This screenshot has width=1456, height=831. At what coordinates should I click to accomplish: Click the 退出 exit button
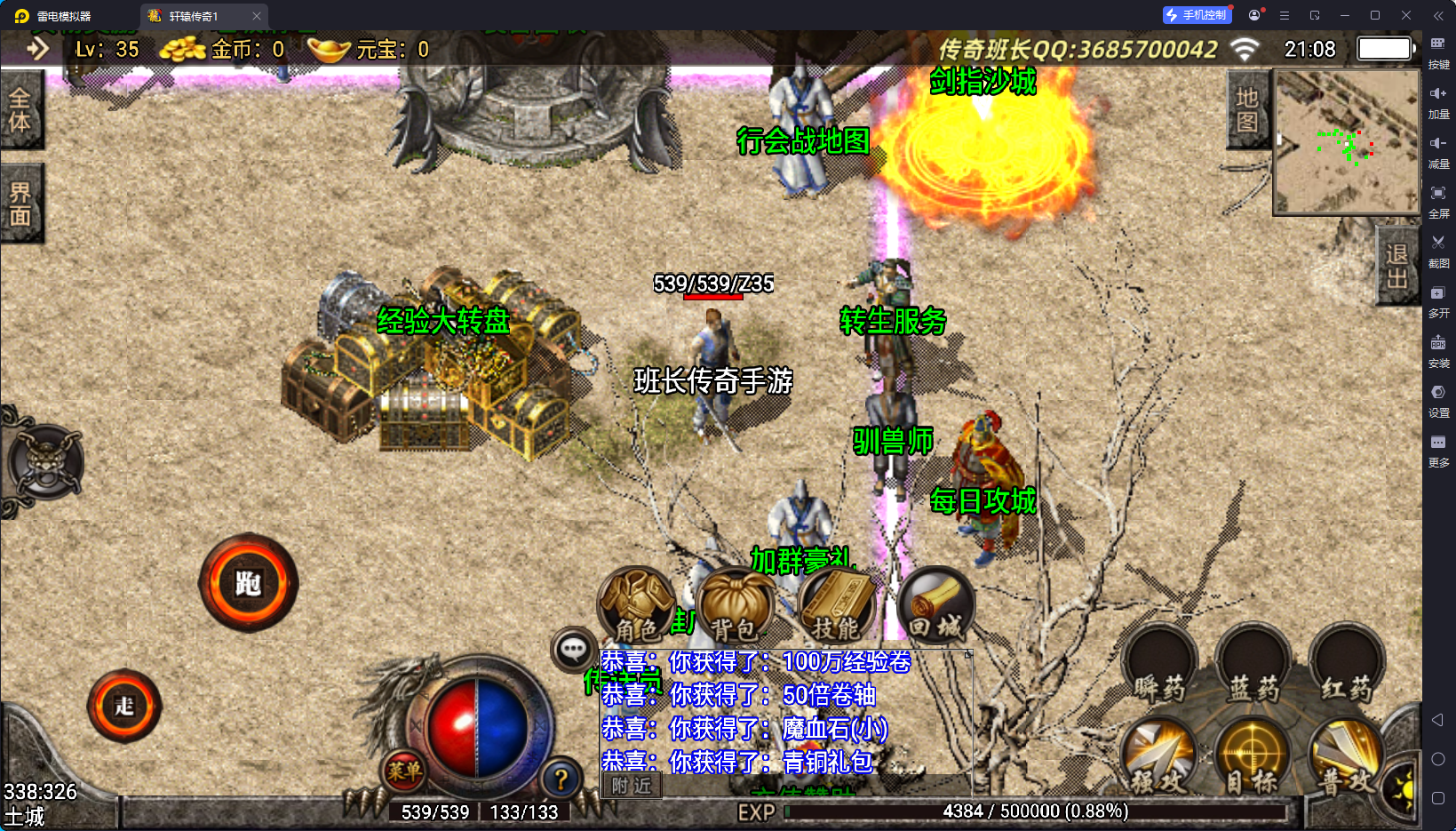coord(1396,266)
